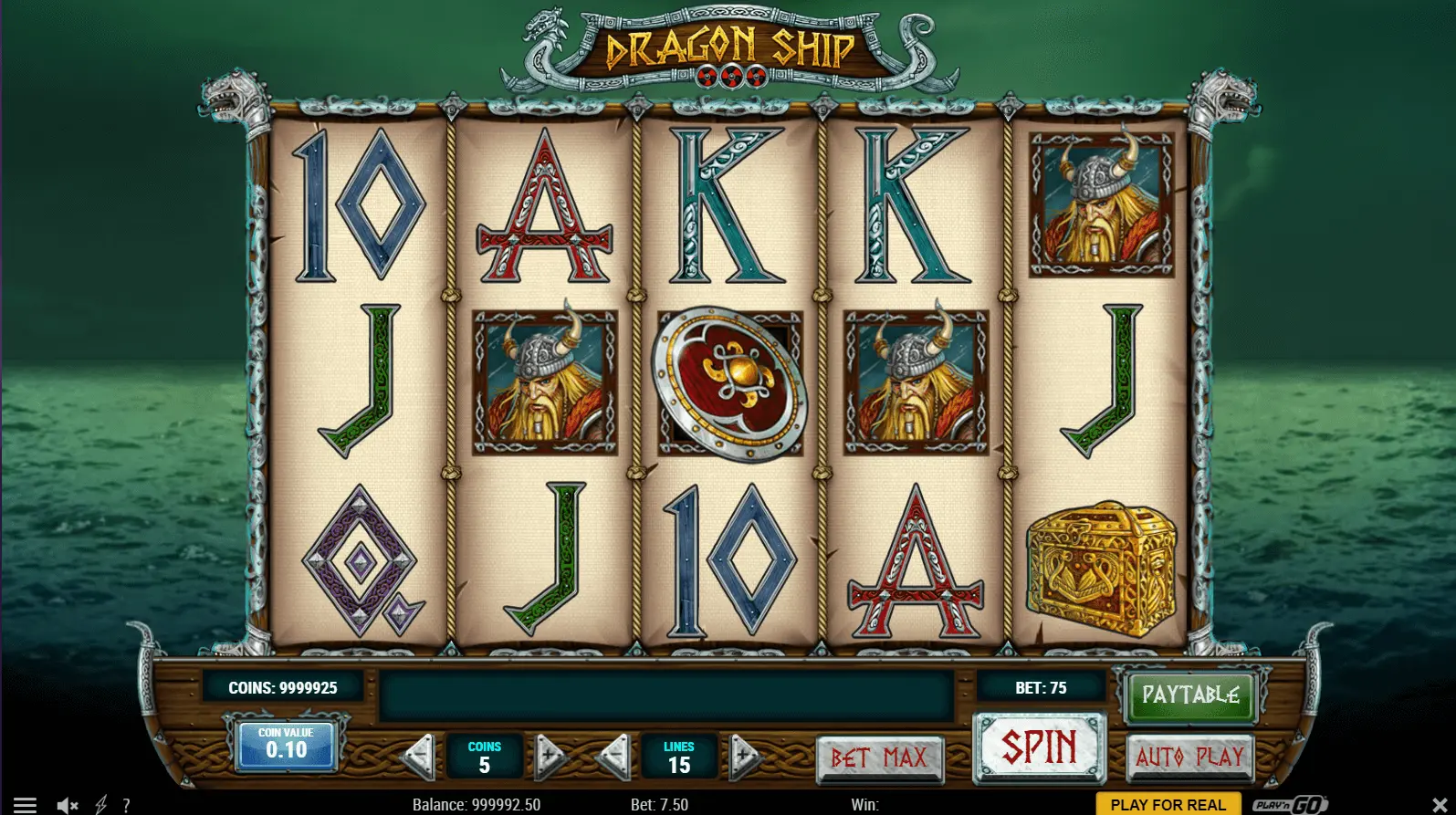Toggle the muted sound speaker icon
The image size is (1456, 815).
[x=67, y=805]
